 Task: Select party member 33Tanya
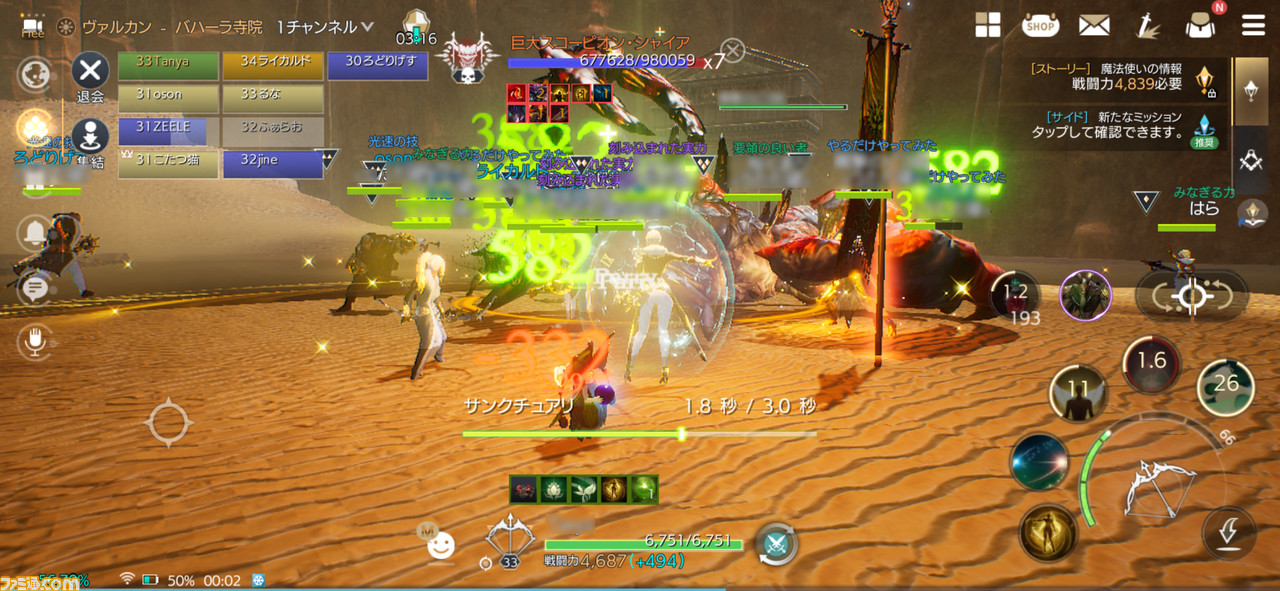(168, 66)
